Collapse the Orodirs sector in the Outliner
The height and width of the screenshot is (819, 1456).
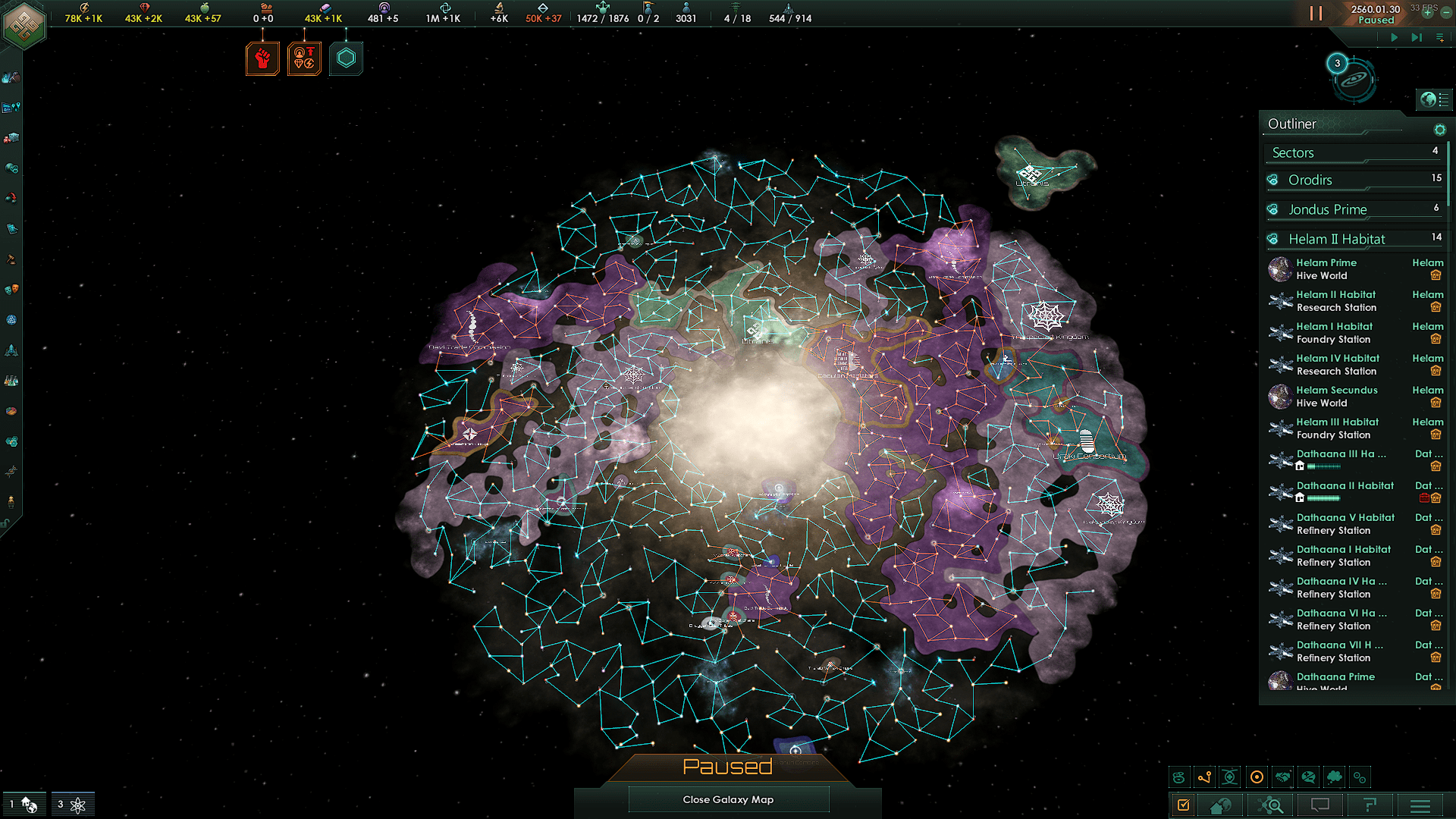tap(1350, 180)
